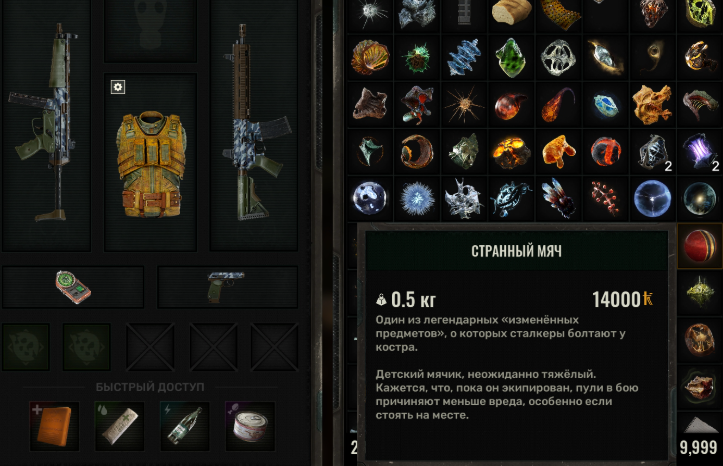Viewport: 723px width, 466px height.
Task: Select the purple glowing artifact stack
Action: (698, 151)
